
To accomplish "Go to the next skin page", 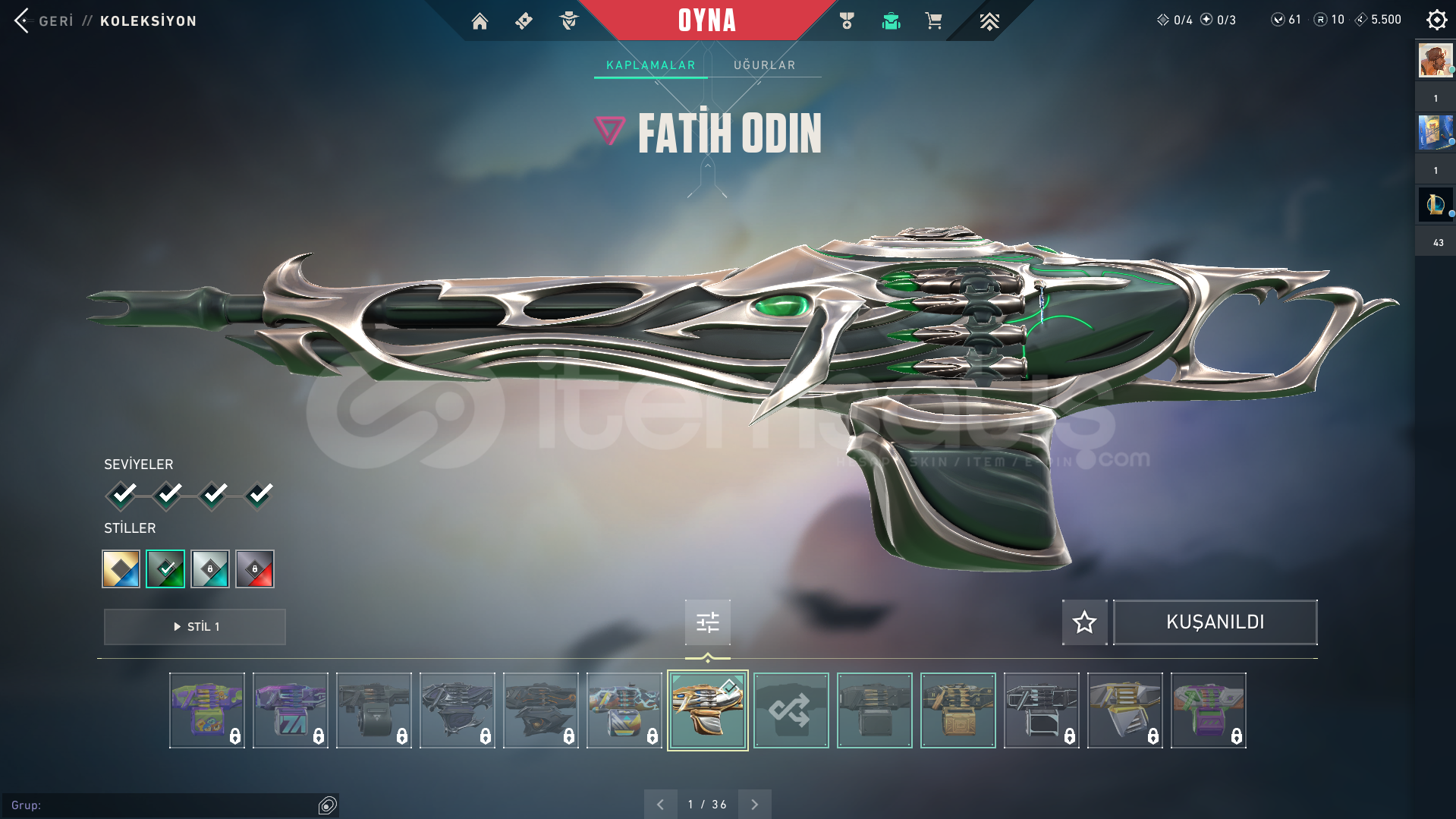I will click(754, 805).
